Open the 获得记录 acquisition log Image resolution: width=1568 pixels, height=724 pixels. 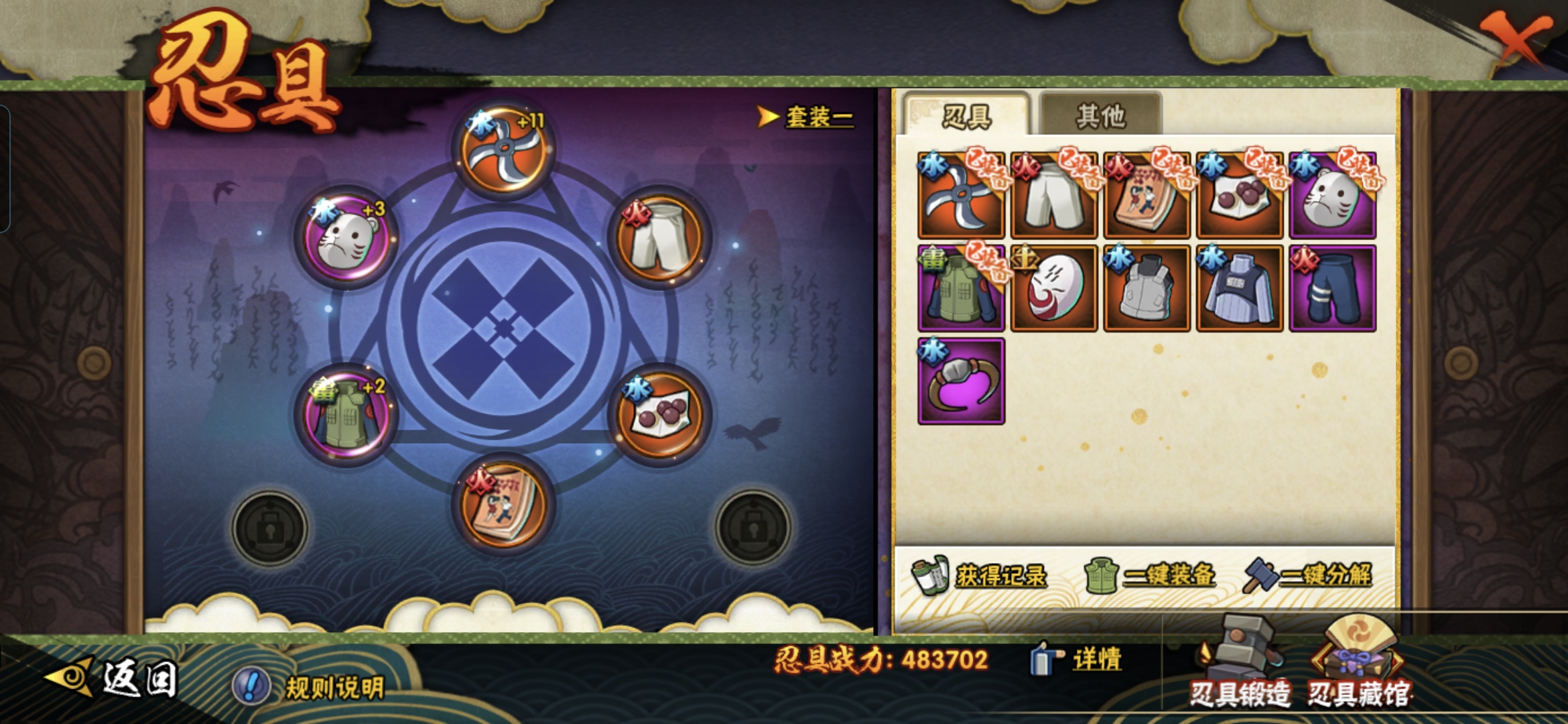coord(981,575)
